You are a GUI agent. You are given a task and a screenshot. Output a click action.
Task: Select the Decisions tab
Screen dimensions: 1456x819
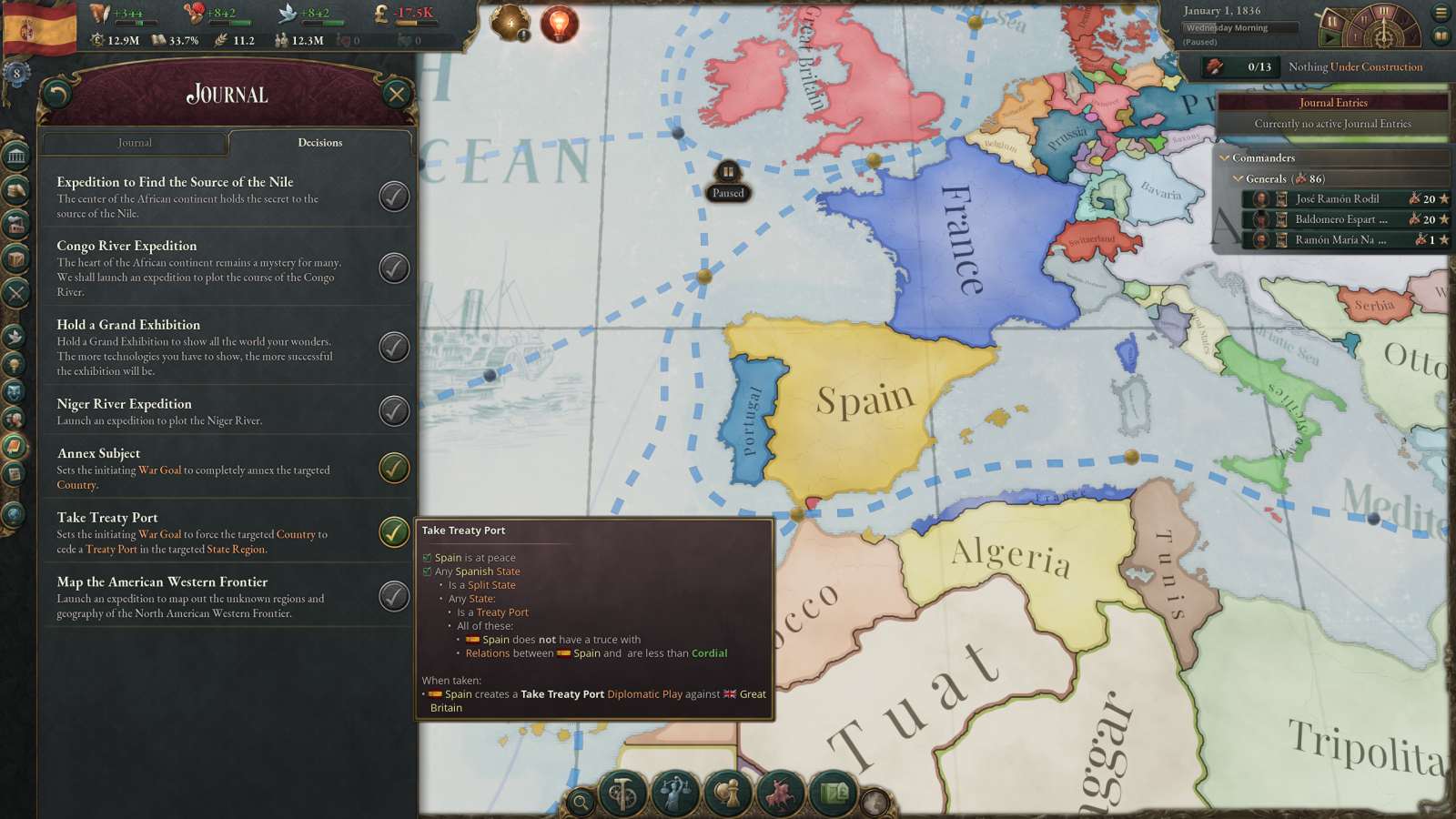319,143
